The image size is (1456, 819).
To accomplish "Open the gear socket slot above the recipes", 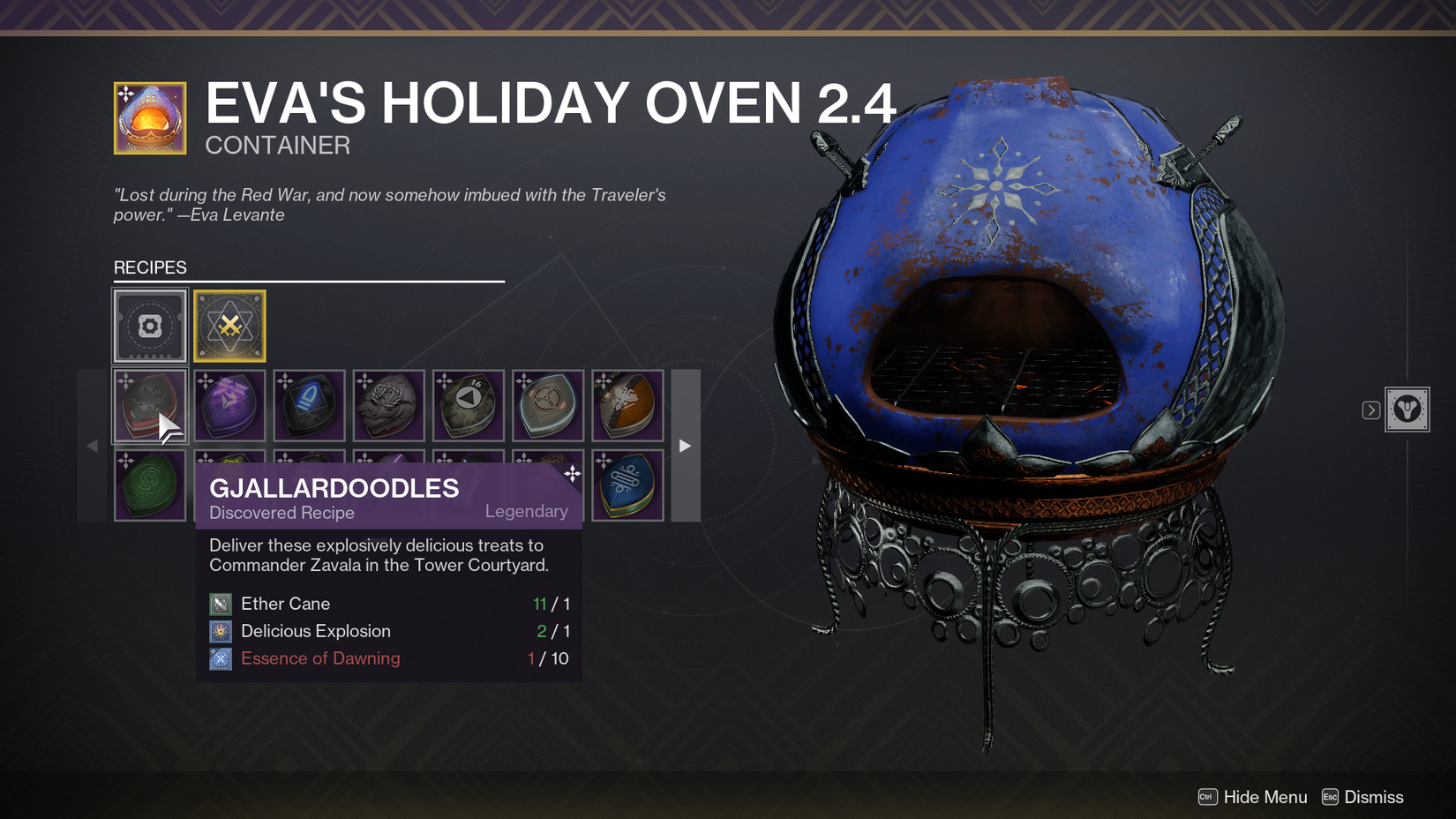I will click(x=149, y=326).
